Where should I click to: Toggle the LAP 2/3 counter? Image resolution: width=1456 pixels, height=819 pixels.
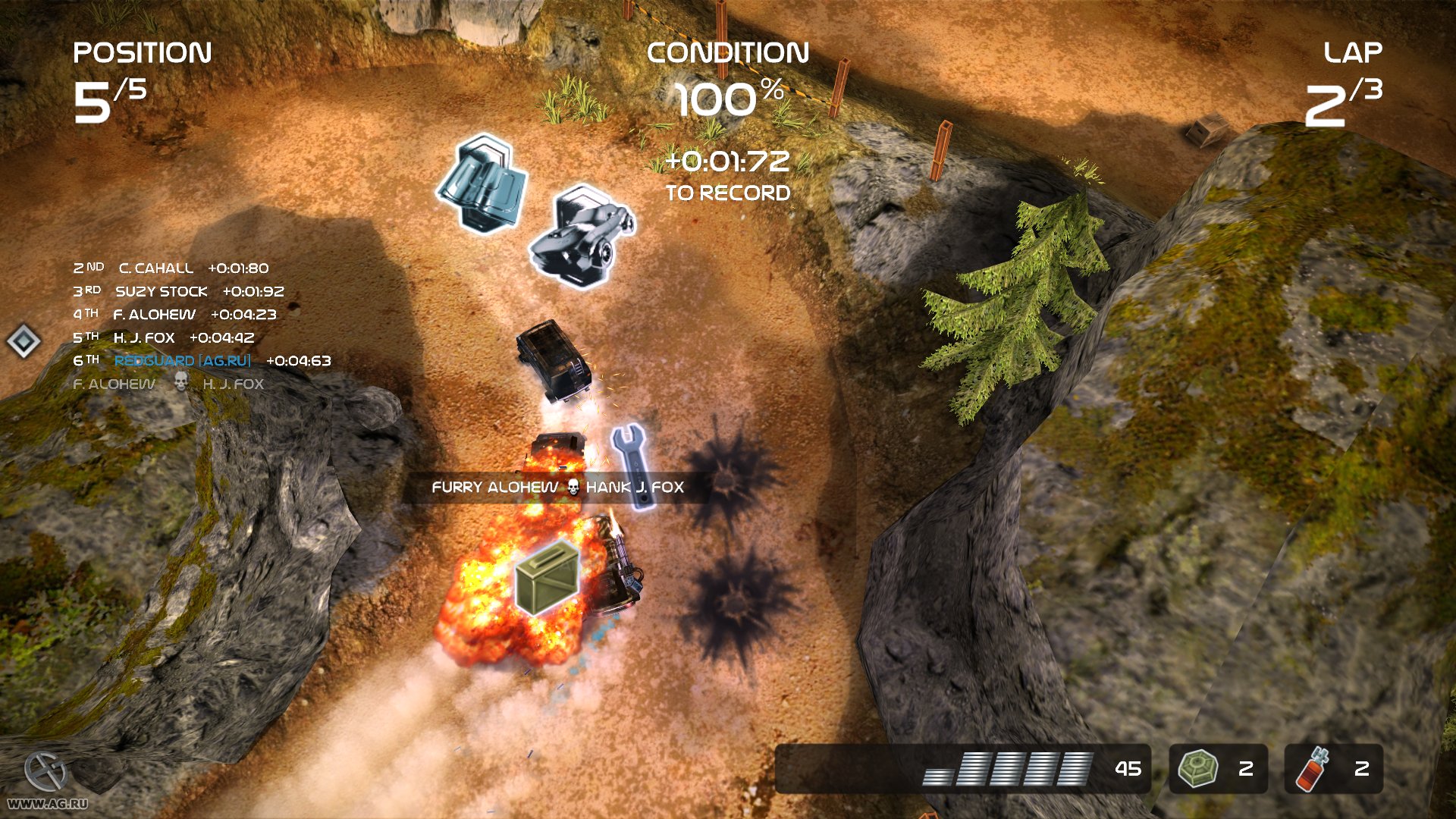point(1351,76)
